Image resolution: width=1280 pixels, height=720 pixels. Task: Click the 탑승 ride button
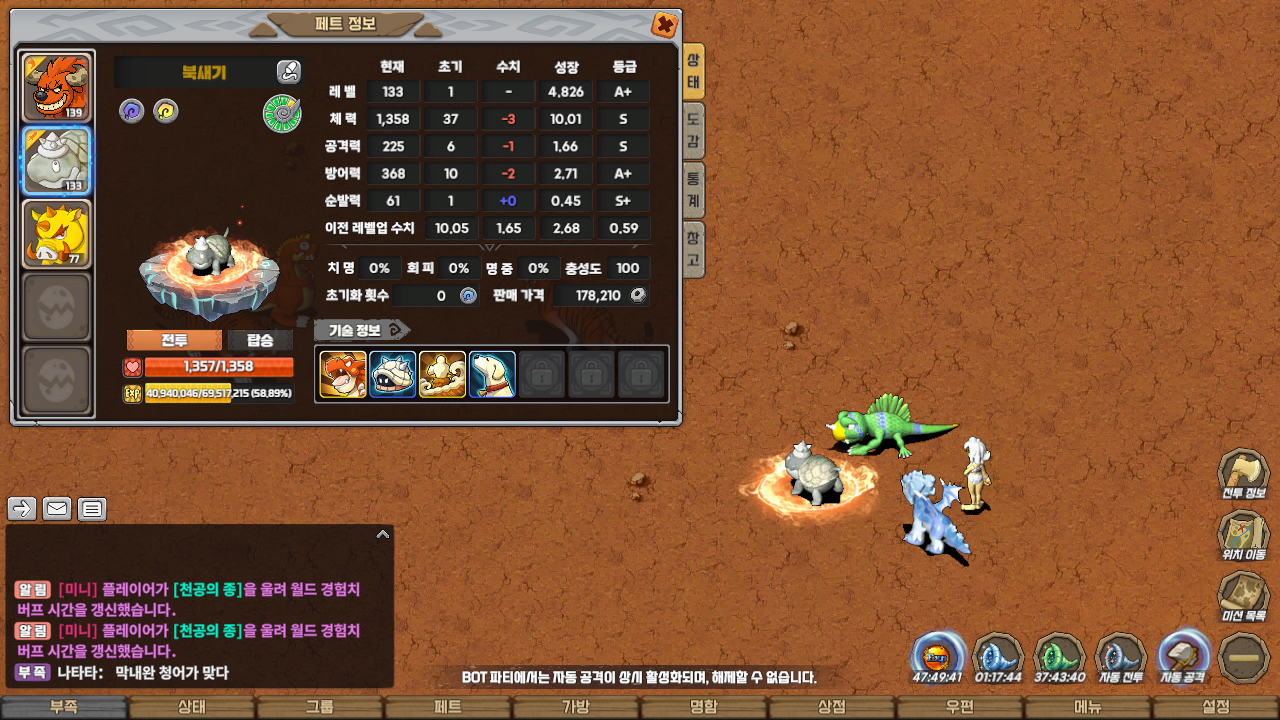[260, 340]
